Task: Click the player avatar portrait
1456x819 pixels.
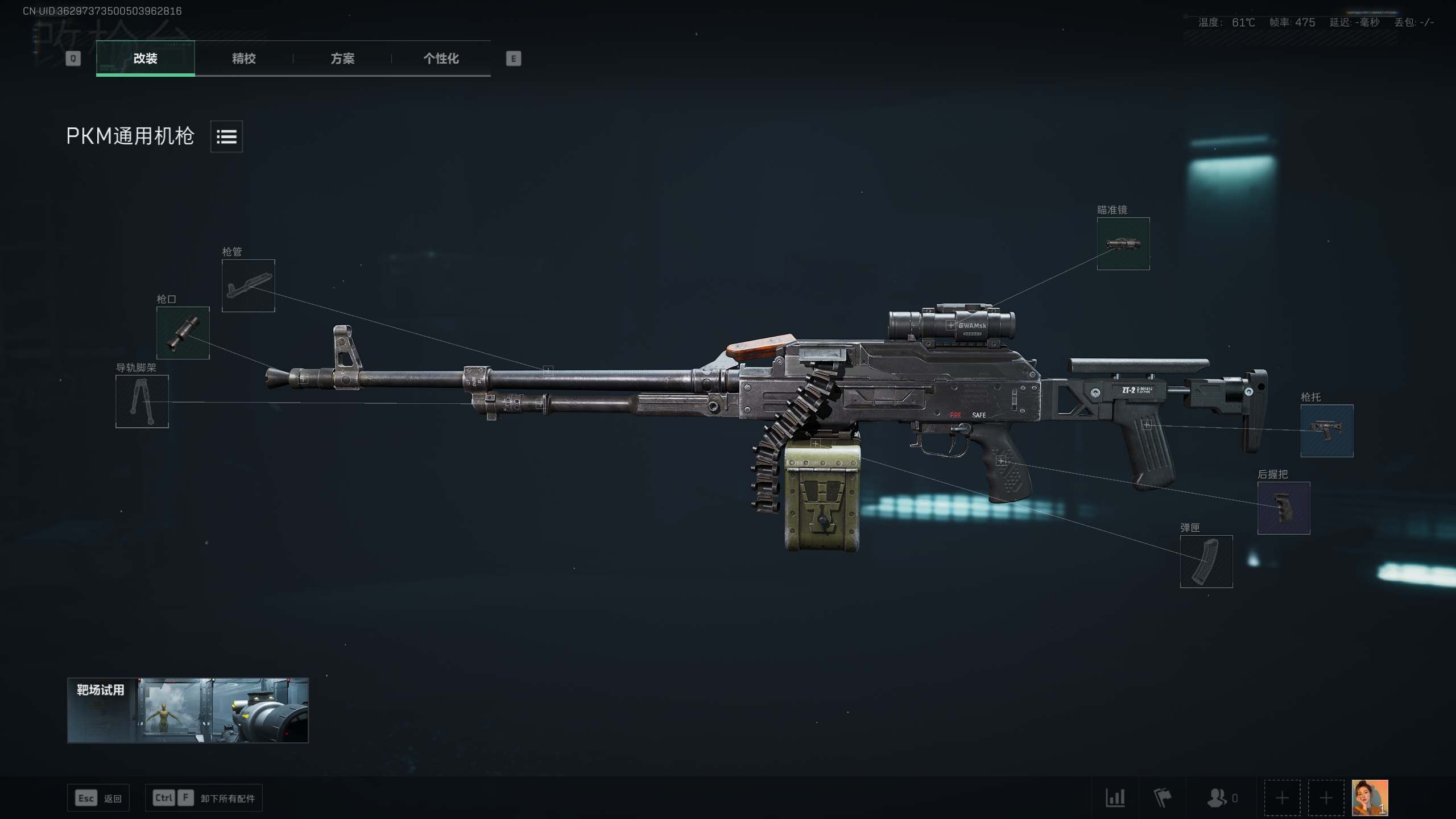Action: (x=1370, y=797)
